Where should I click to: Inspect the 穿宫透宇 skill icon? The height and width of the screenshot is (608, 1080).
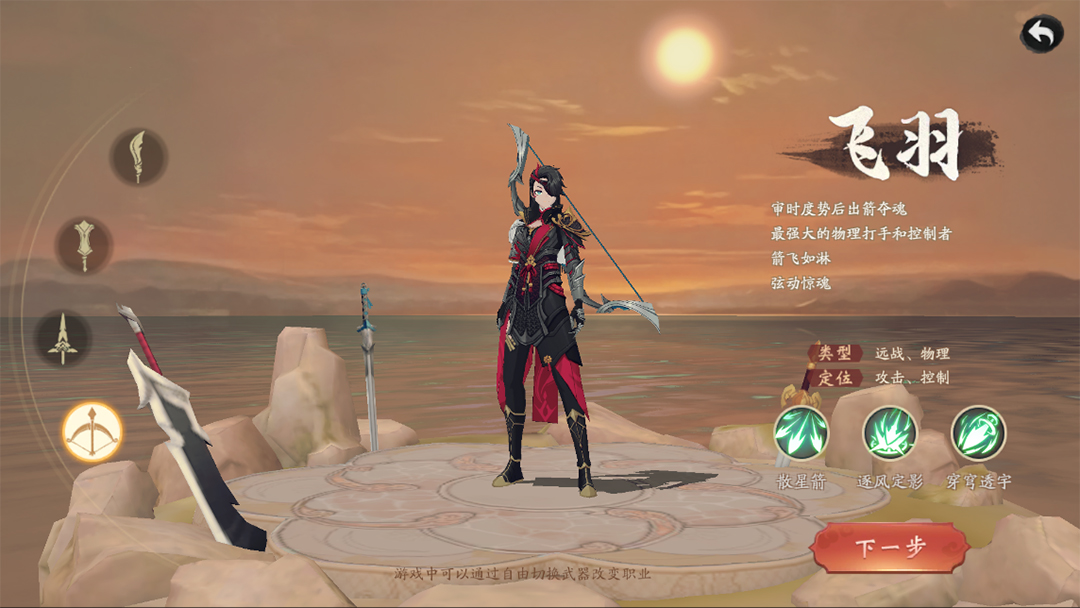pos(978,433)
